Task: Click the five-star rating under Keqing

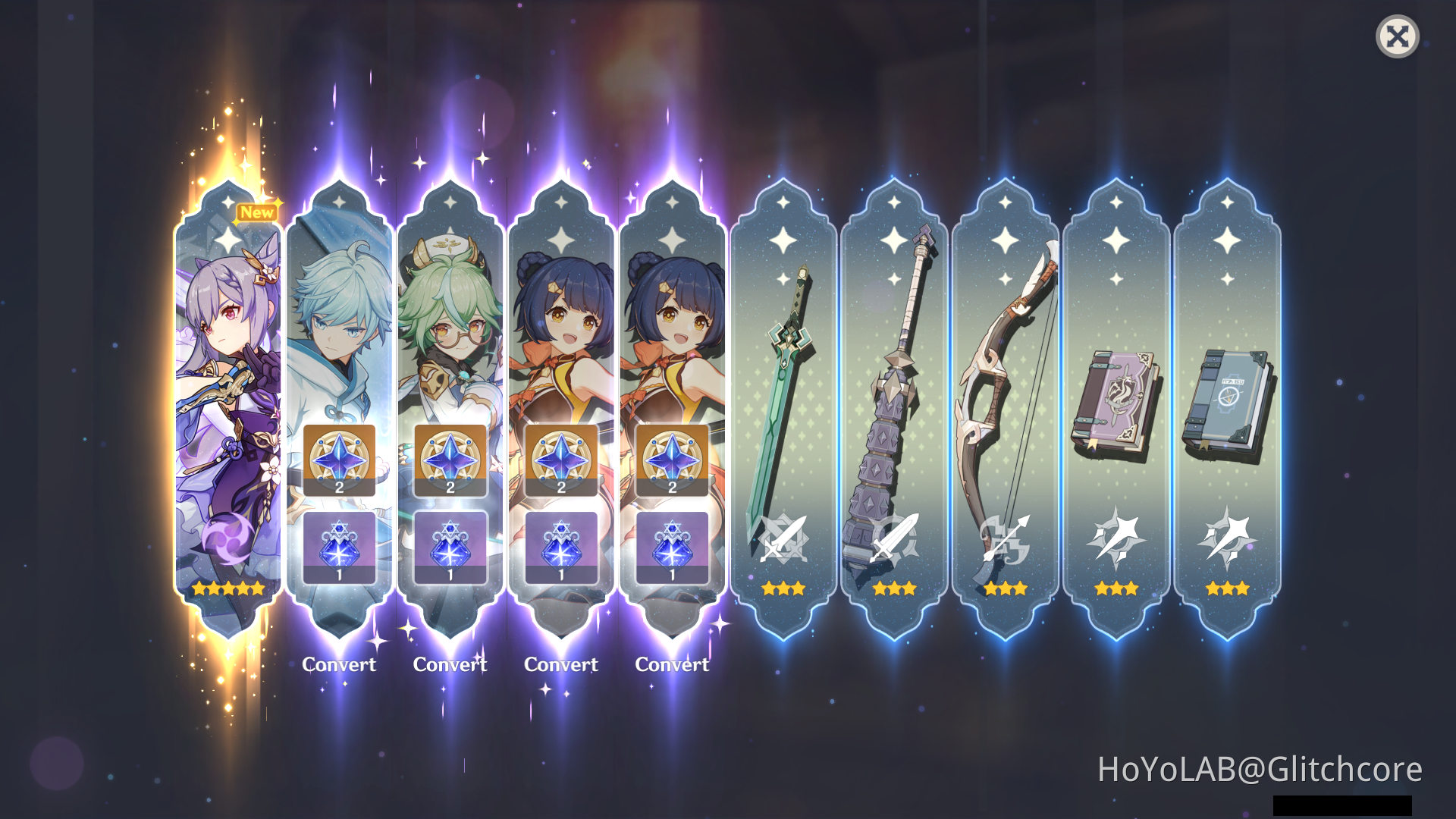Action: (228, 588)
